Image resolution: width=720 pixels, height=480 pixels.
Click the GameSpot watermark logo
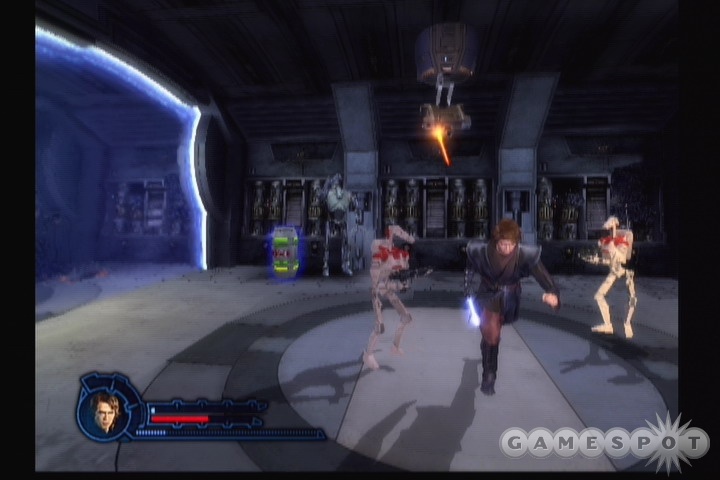point(604,441)
